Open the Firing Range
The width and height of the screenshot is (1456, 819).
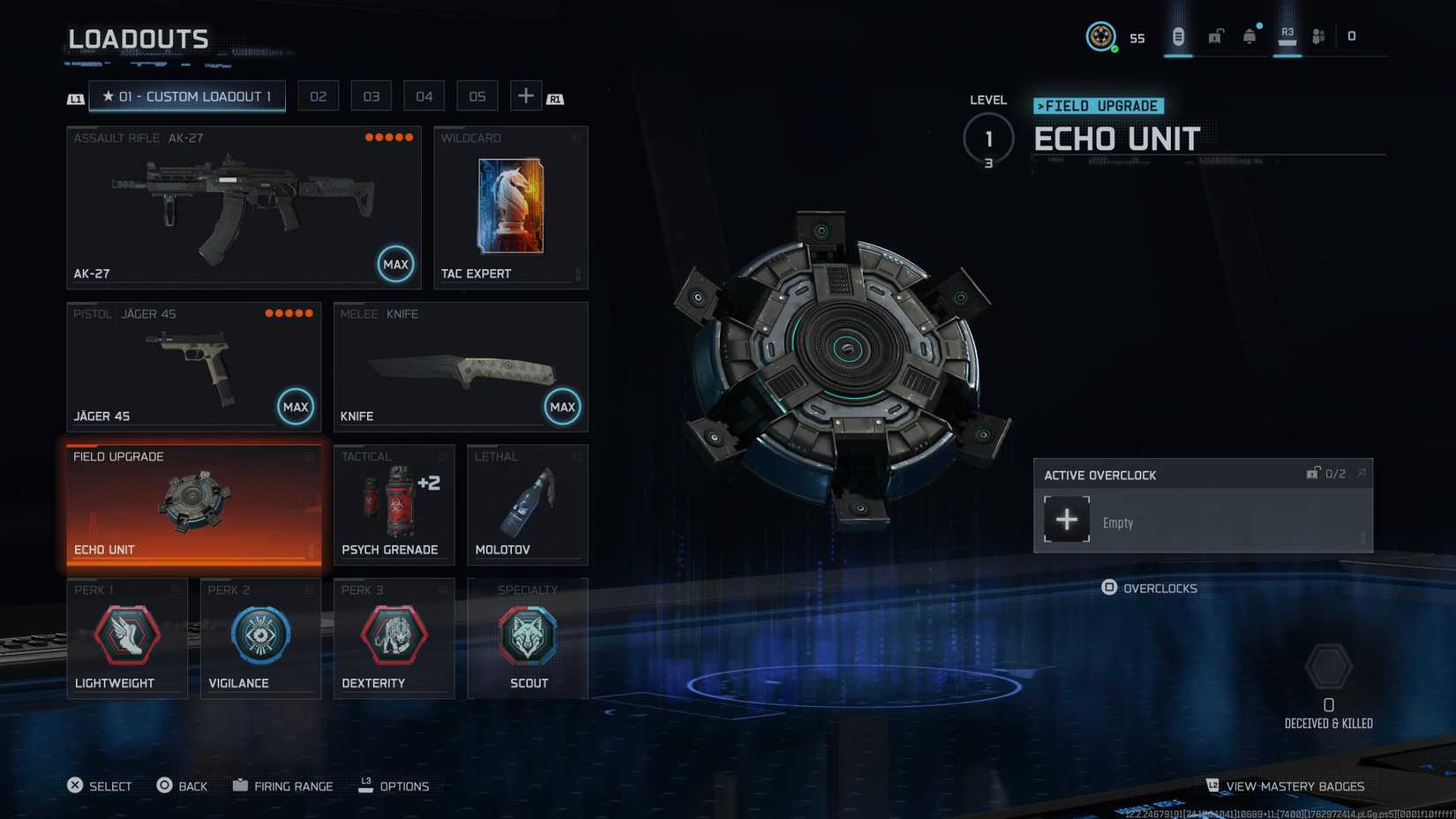point(283,786)
